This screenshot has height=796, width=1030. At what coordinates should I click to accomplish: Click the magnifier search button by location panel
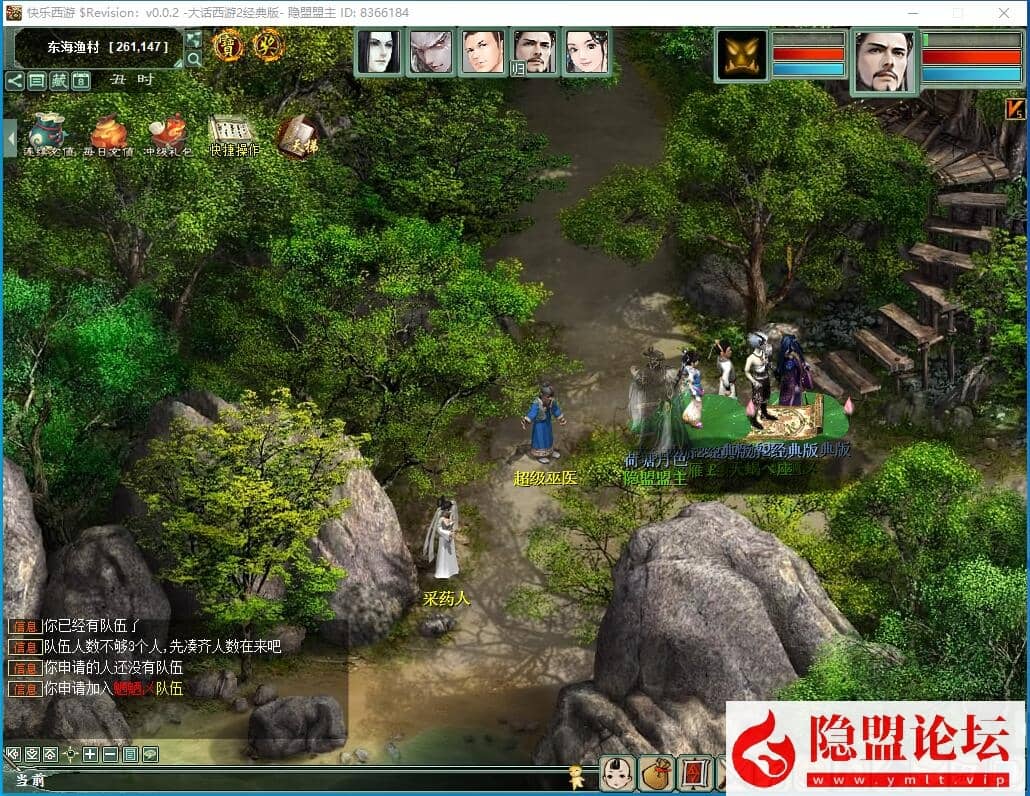pos(194,59)
